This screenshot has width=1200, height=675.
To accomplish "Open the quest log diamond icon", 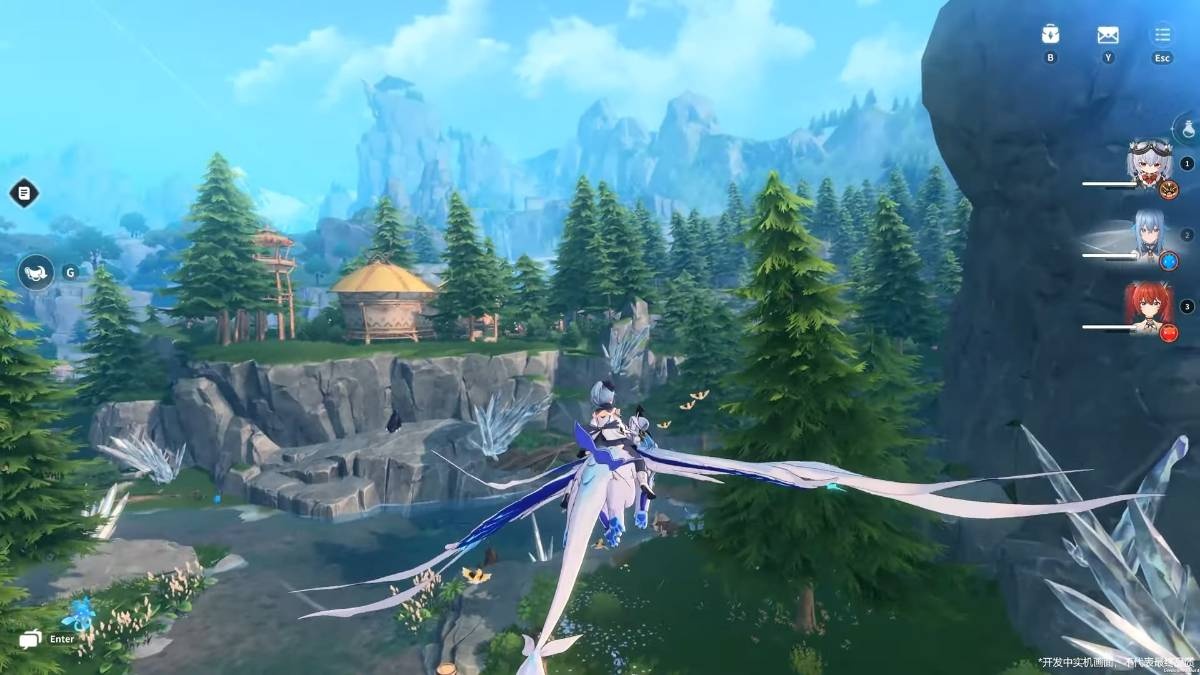I will point(24,192).
